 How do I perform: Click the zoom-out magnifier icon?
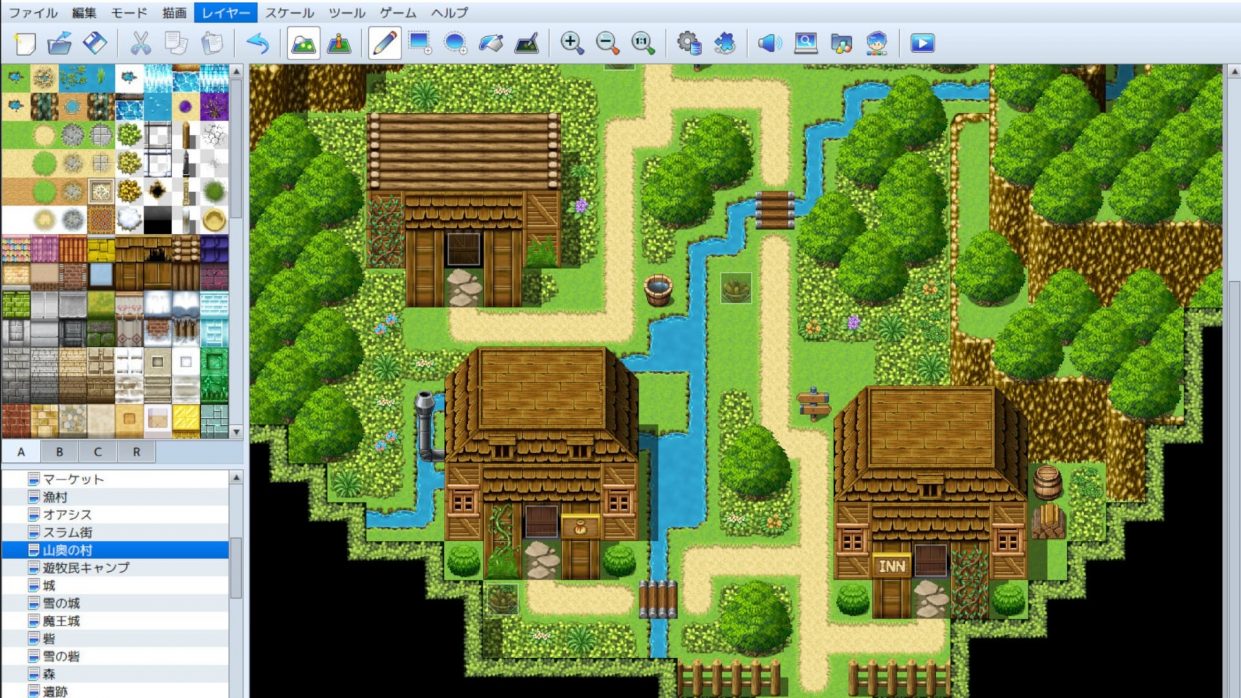[x=607, y=44]
